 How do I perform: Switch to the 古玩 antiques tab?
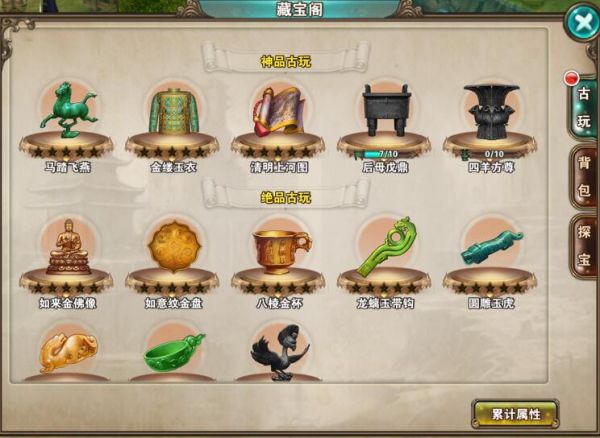click(x=582, y=108)
